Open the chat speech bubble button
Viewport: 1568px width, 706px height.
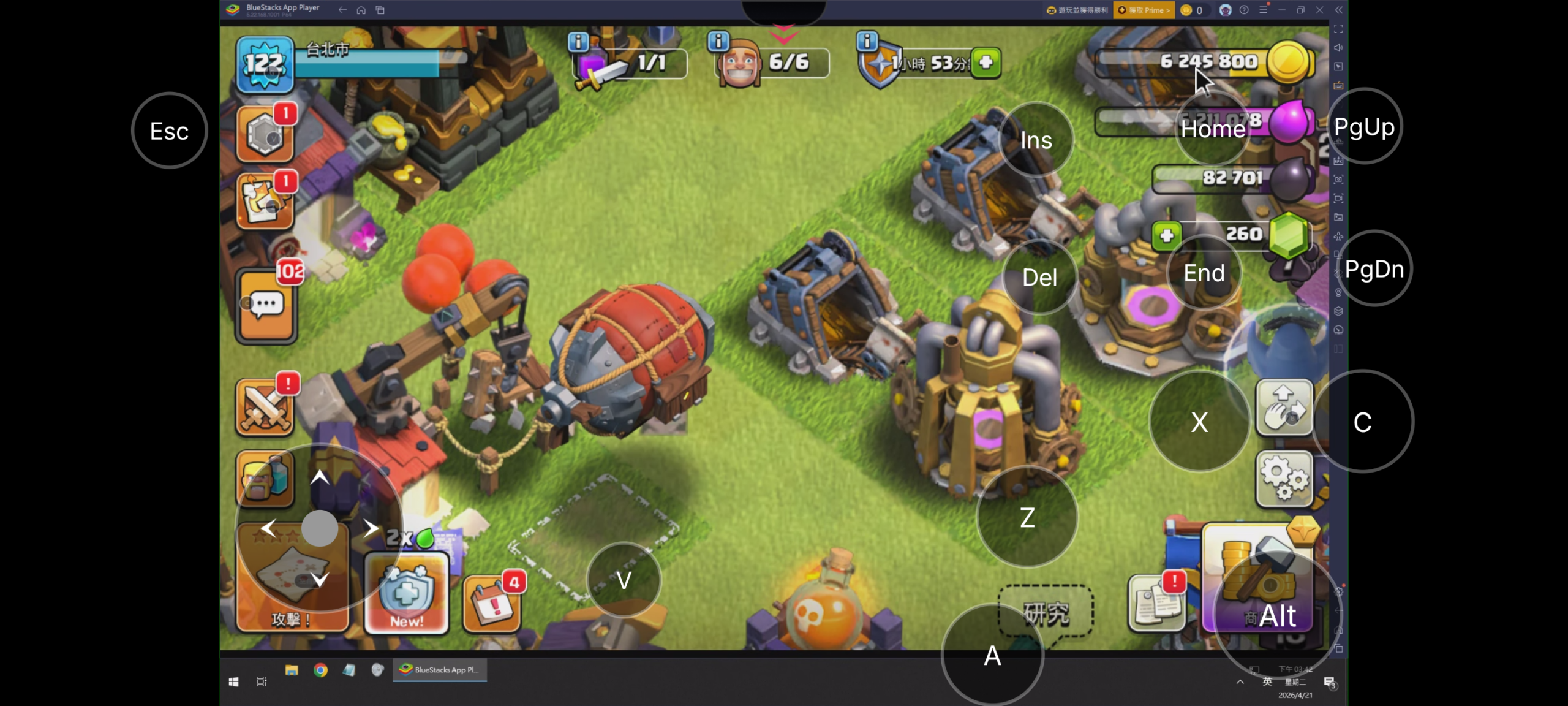(266, 305)
